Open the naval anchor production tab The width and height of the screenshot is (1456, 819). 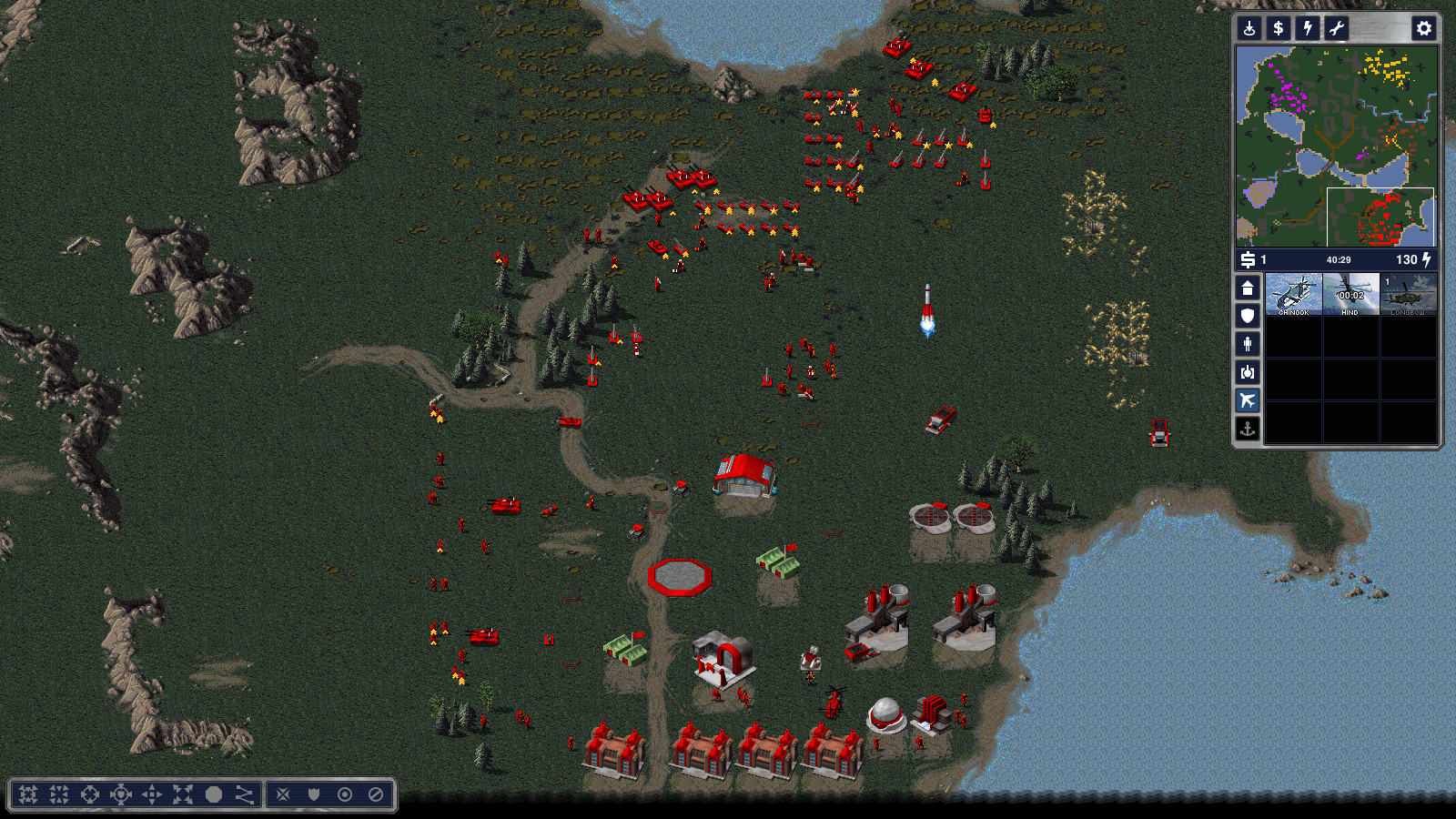tap(1248, 429)
